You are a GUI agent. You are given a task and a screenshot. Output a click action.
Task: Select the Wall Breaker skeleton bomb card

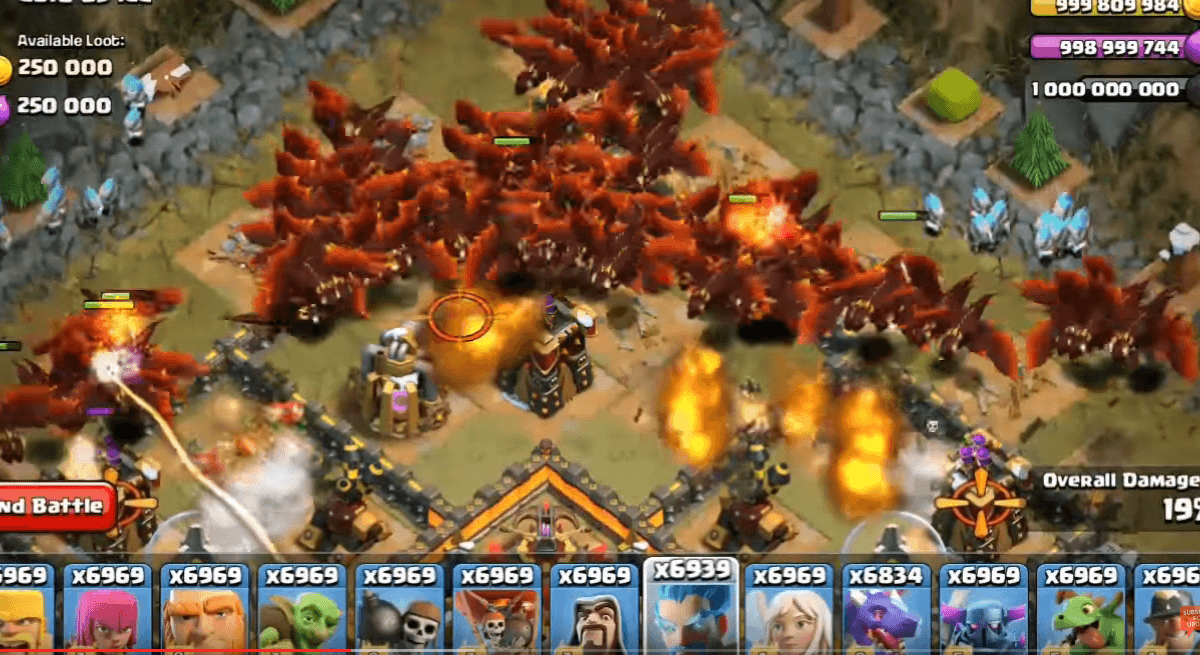point(399,610)
